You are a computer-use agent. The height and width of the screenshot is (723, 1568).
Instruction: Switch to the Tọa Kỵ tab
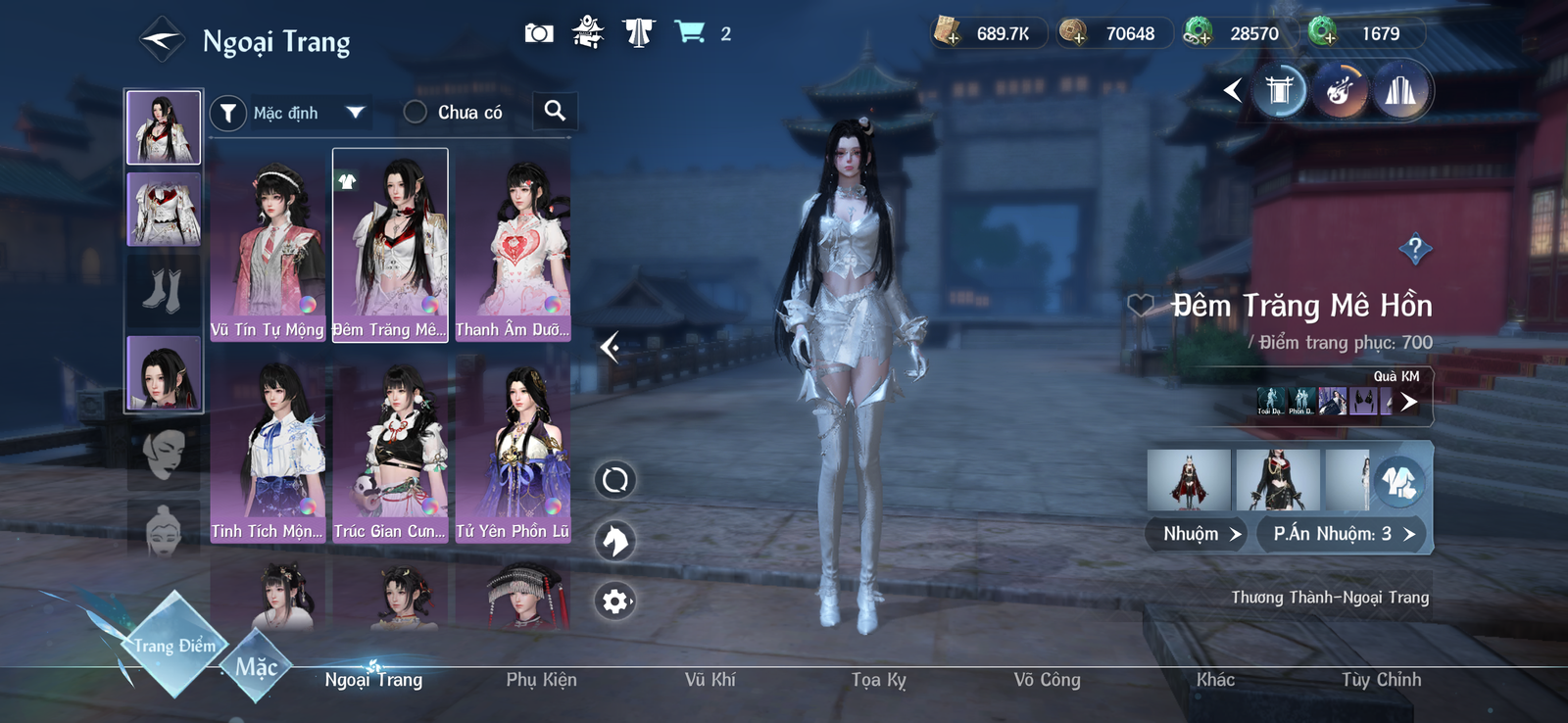click(x=879, y=679)
